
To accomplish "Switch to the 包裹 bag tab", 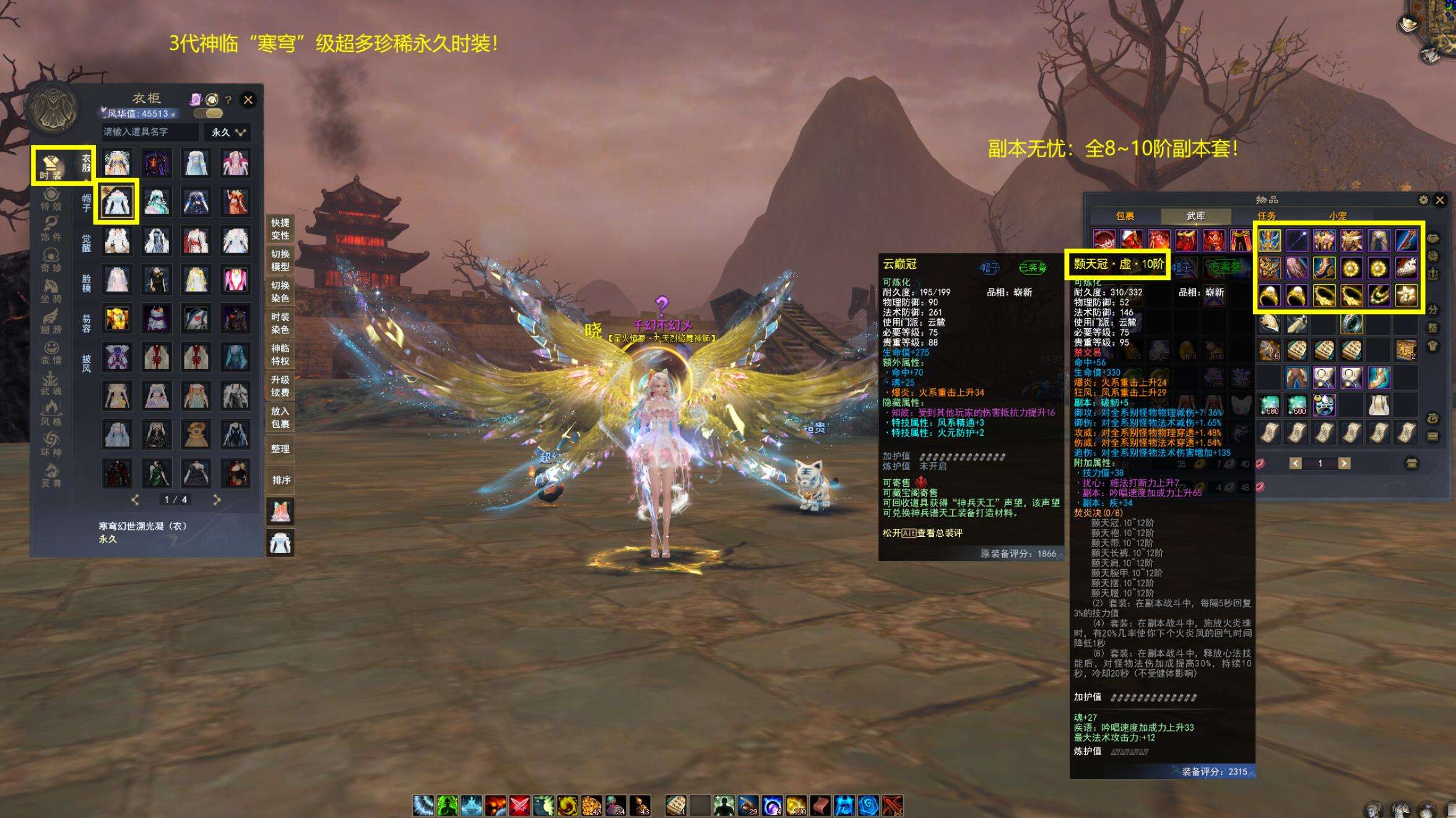I will click(1124, 216).
